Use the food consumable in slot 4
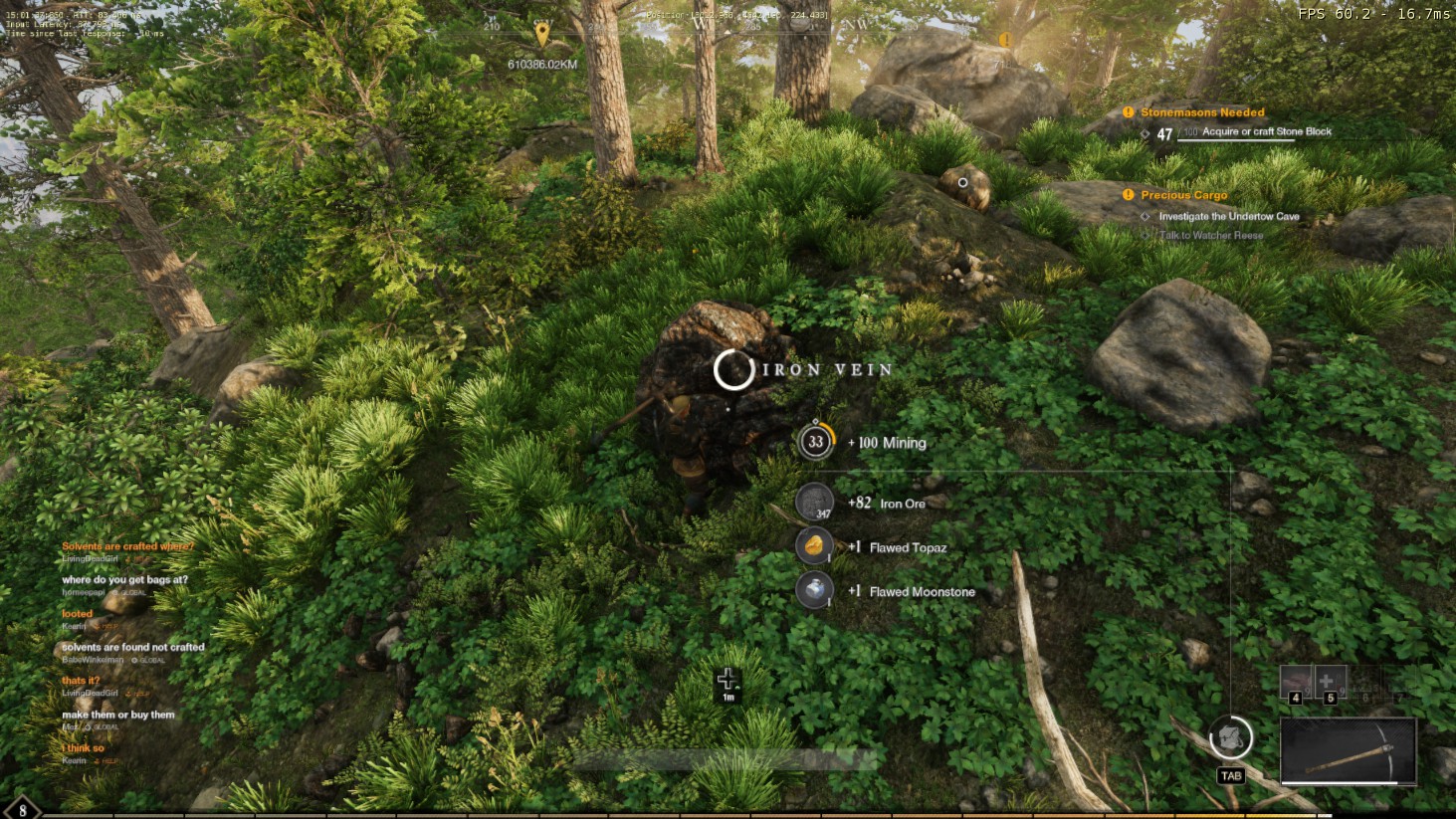The image size is (1456, 819). click(x=1296, y=683)
